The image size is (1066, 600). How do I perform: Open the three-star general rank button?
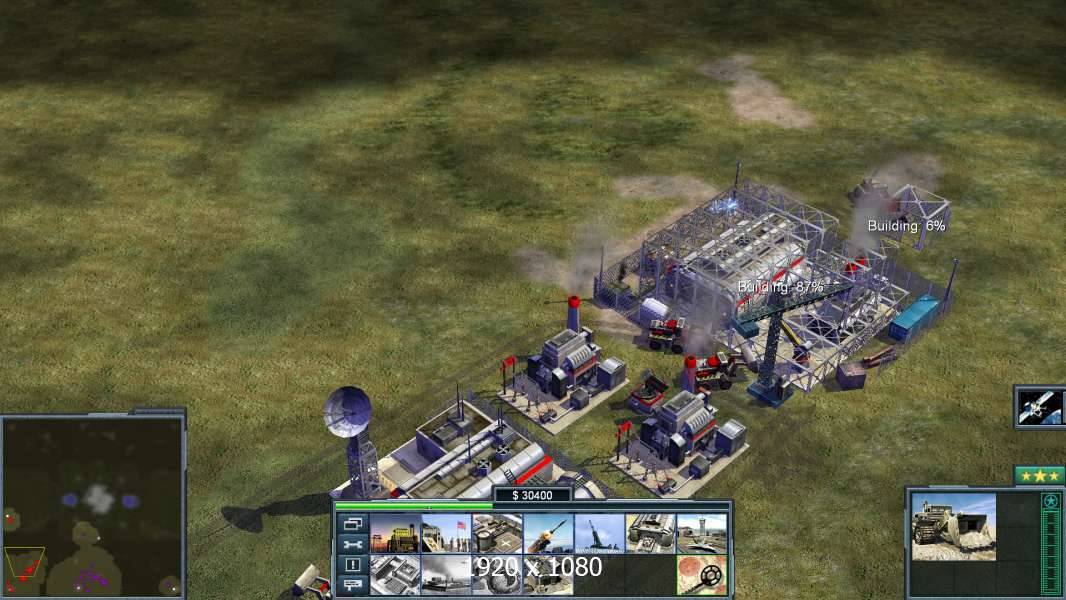[1039, 476]
